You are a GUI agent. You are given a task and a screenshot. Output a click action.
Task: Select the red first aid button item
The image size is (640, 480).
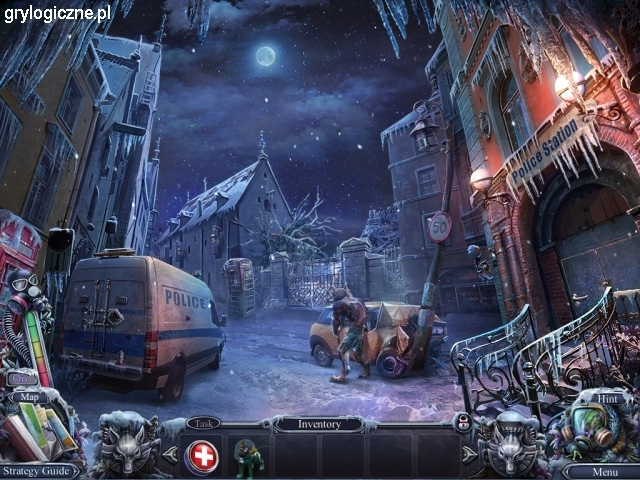click(x=203, y=455)
